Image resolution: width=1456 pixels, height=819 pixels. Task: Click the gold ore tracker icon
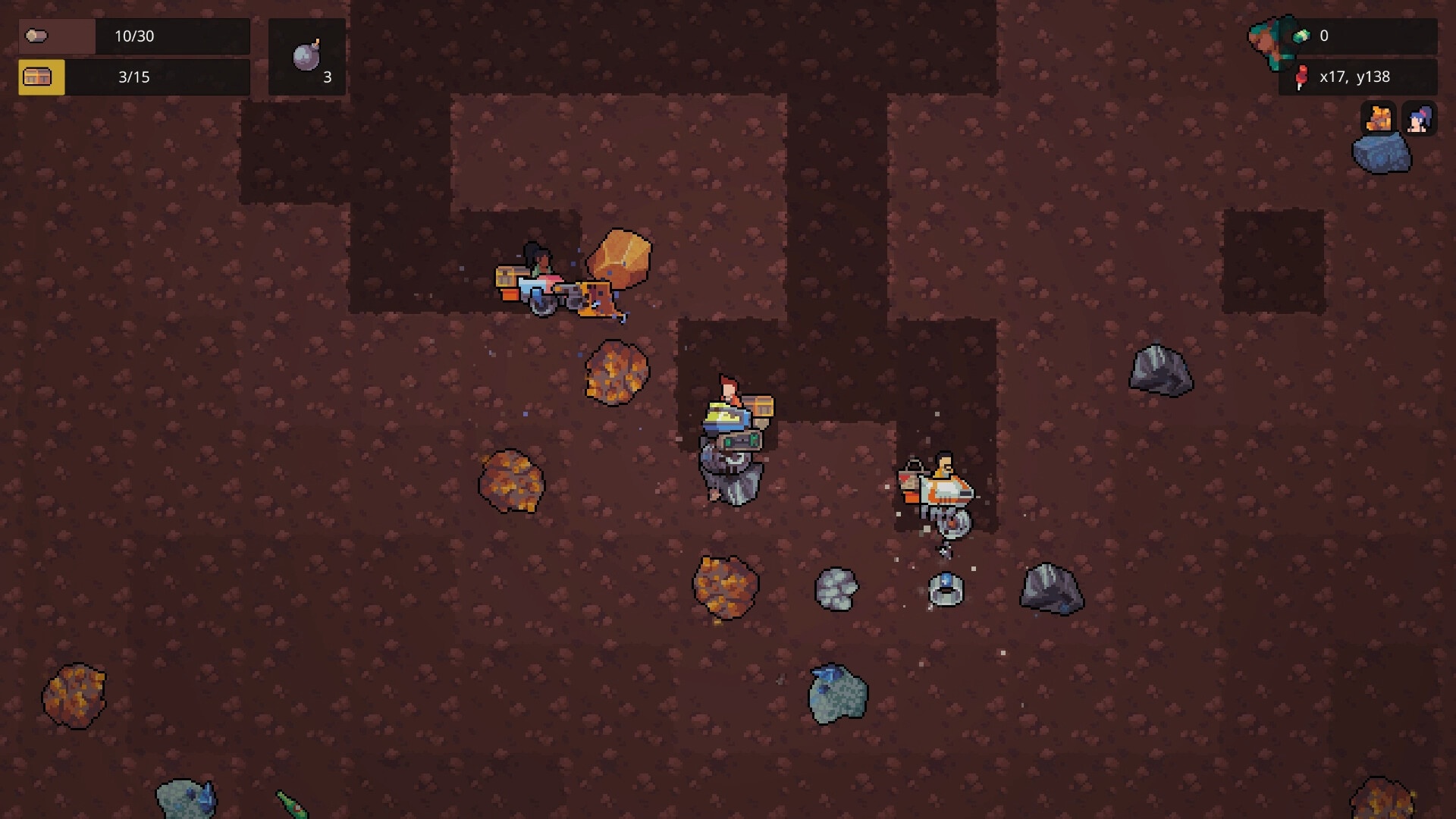(x=1378, y=119)
